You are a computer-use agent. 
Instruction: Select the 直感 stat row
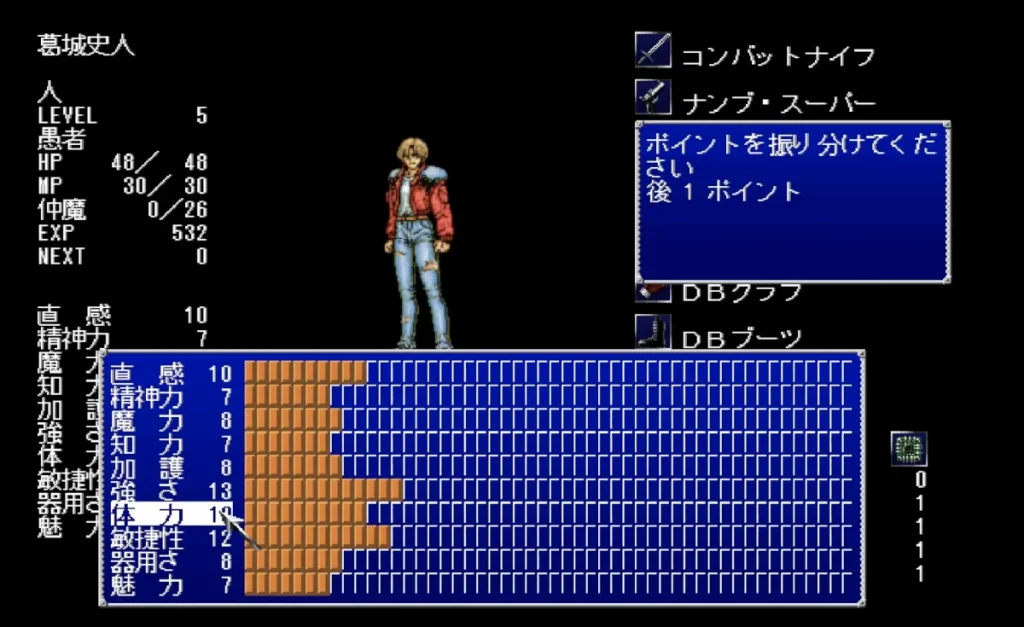click(170, 373)
